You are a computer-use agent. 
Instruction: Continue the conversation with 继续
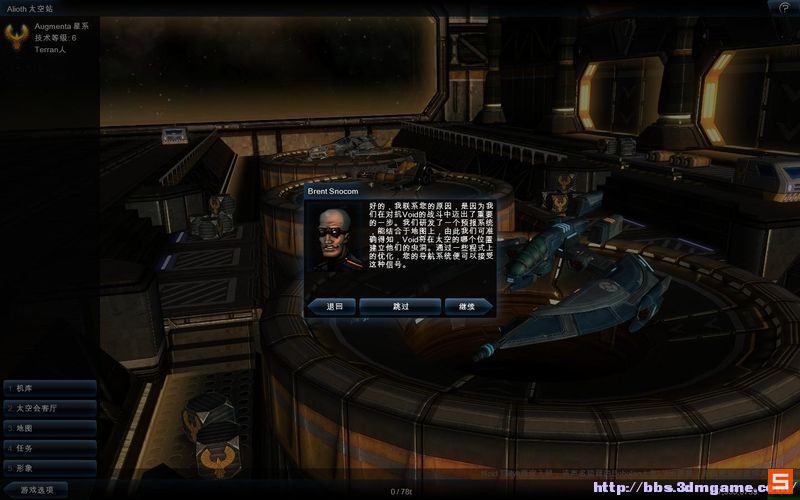pos(467,306)
